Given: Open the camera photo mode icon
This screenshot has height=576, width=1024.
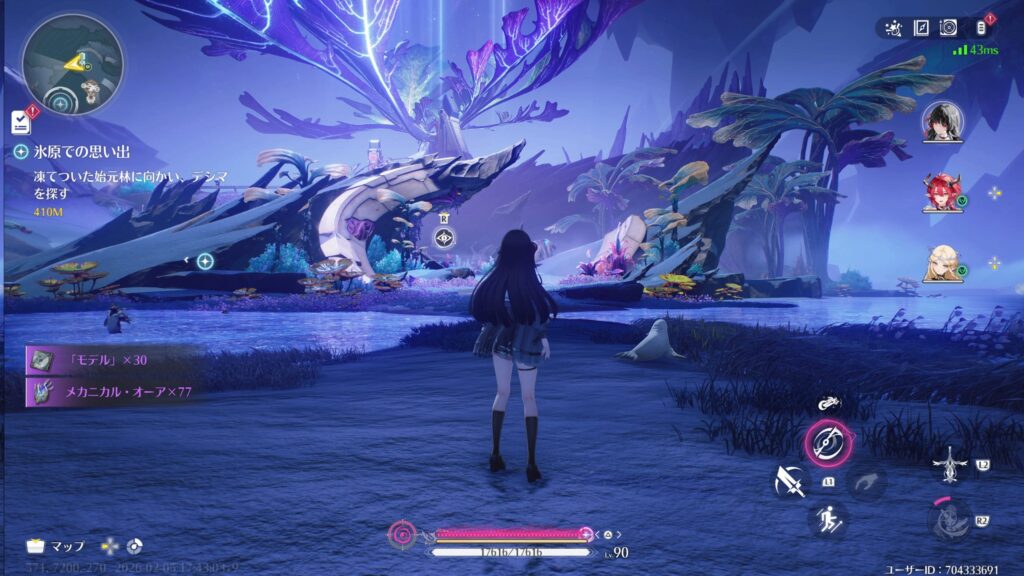Looking at the screenshot, I should click(x=949, y=27).
